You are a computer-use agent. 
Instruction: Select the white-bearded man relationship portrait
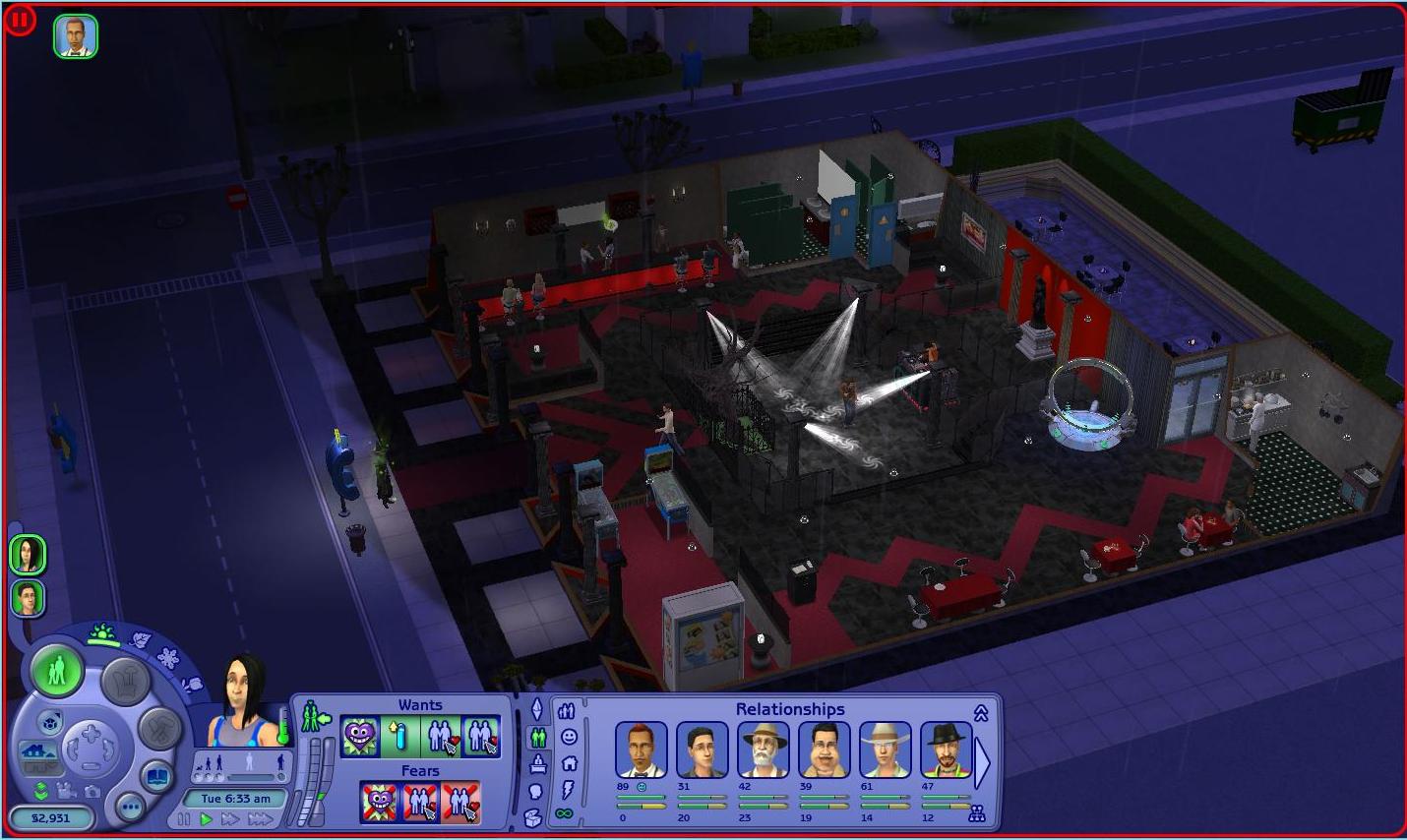tap(764, 750)
